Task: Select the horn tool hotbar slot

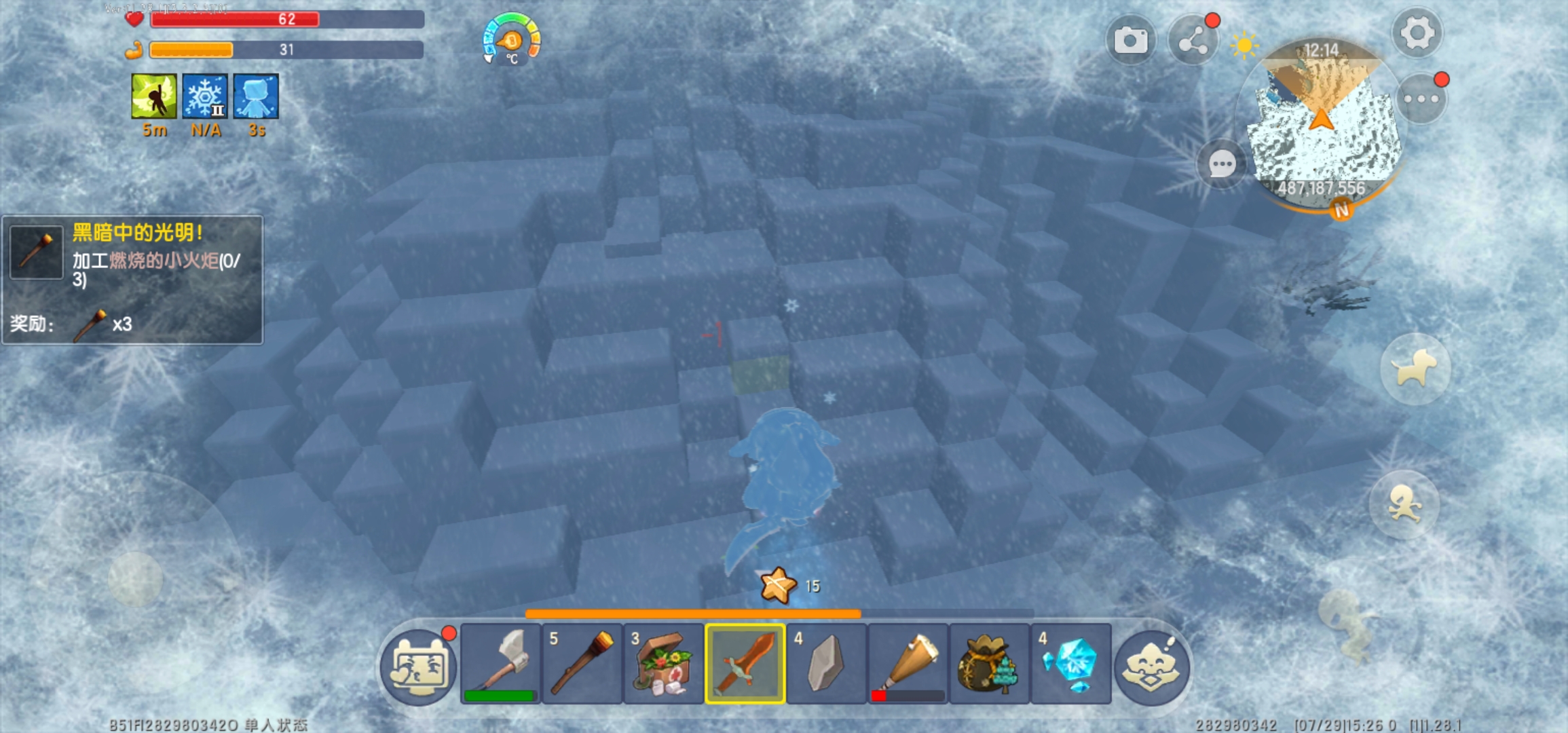Action: [x=908, y=663]
